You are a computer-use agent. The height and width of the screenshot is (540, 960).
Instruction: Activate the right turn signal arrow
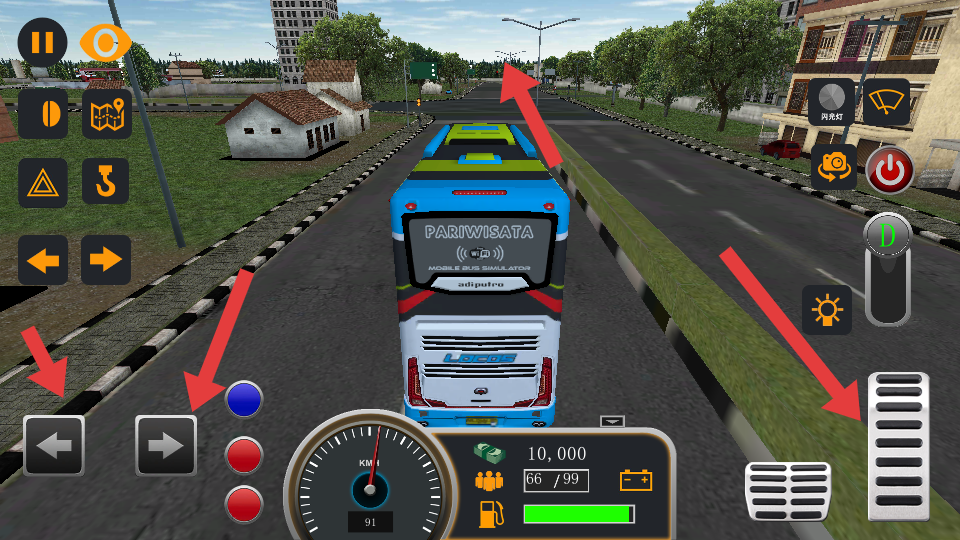pyautogui.click(x=106, y=261)
